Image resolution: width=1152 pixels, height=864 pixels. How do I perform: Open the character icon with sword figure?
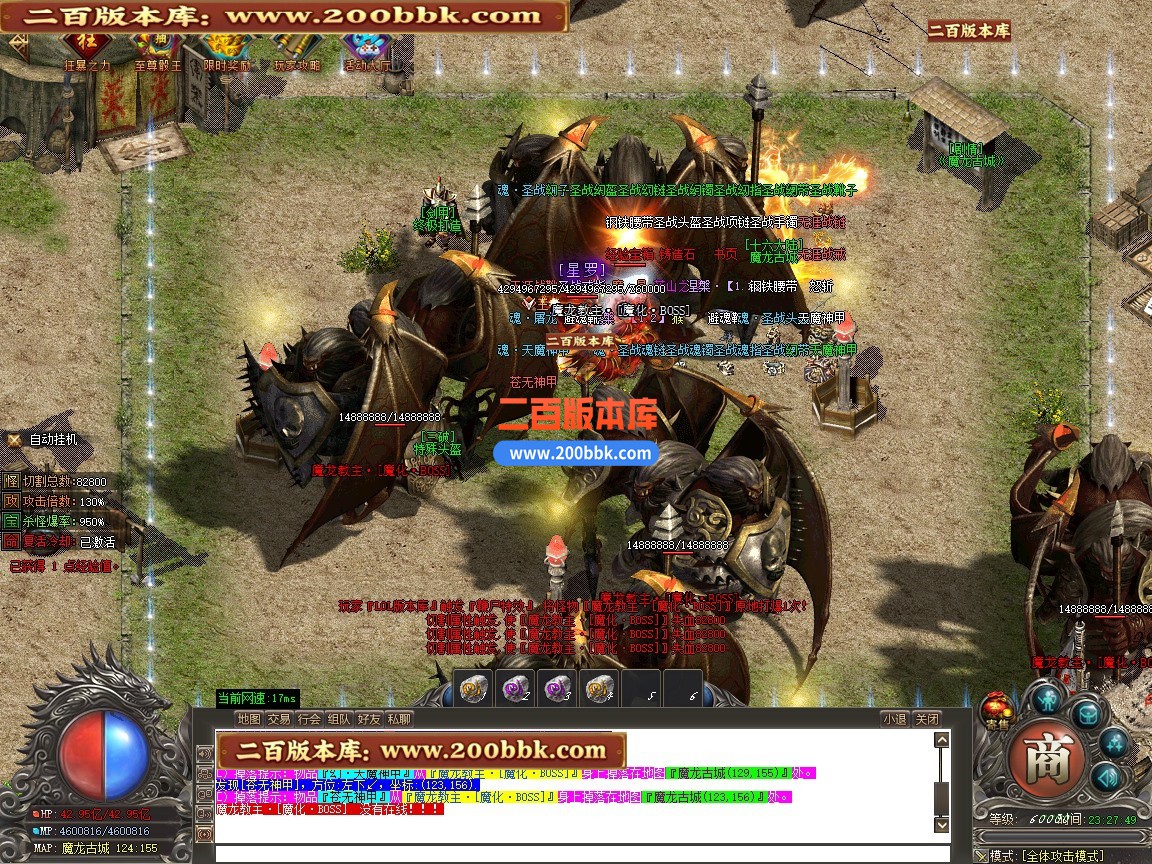tap(1047, 697)
